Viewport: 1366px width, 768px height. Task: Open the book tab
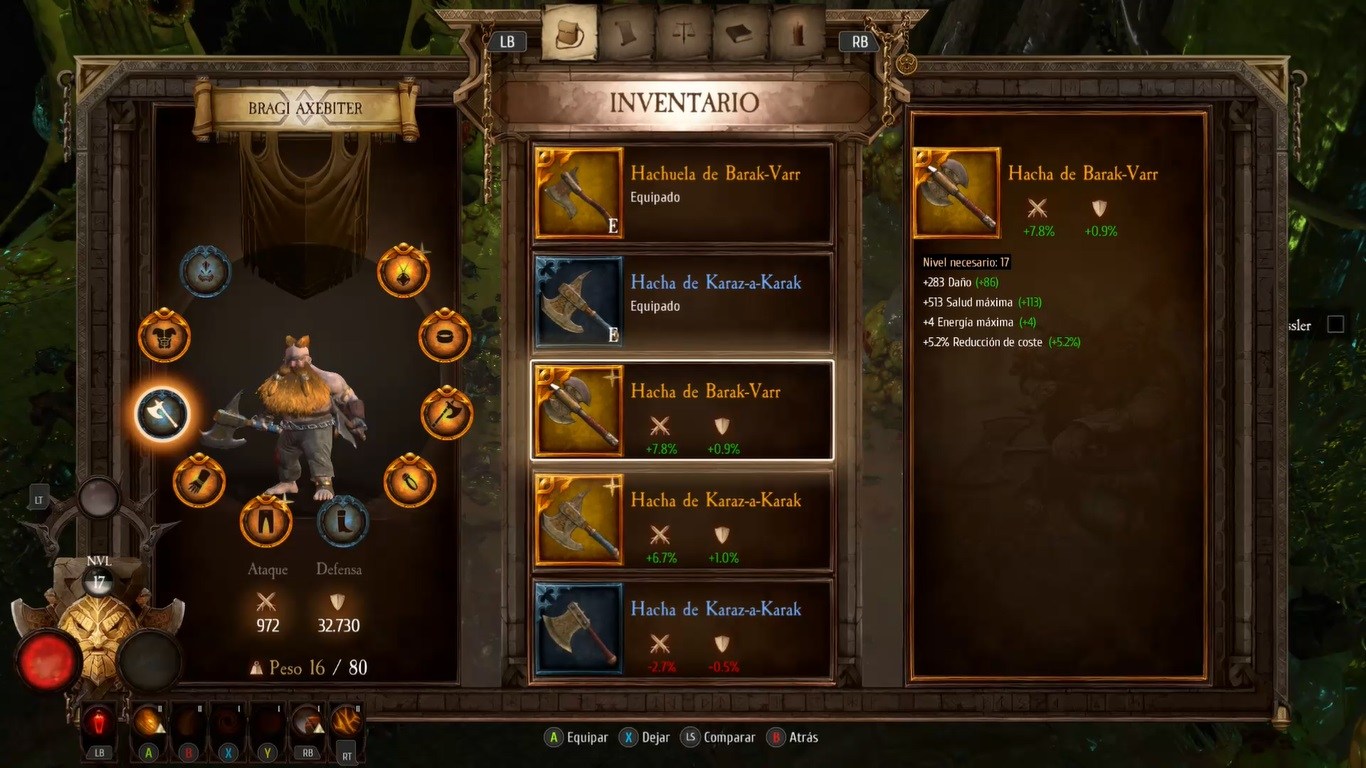(x=741, y=34)
